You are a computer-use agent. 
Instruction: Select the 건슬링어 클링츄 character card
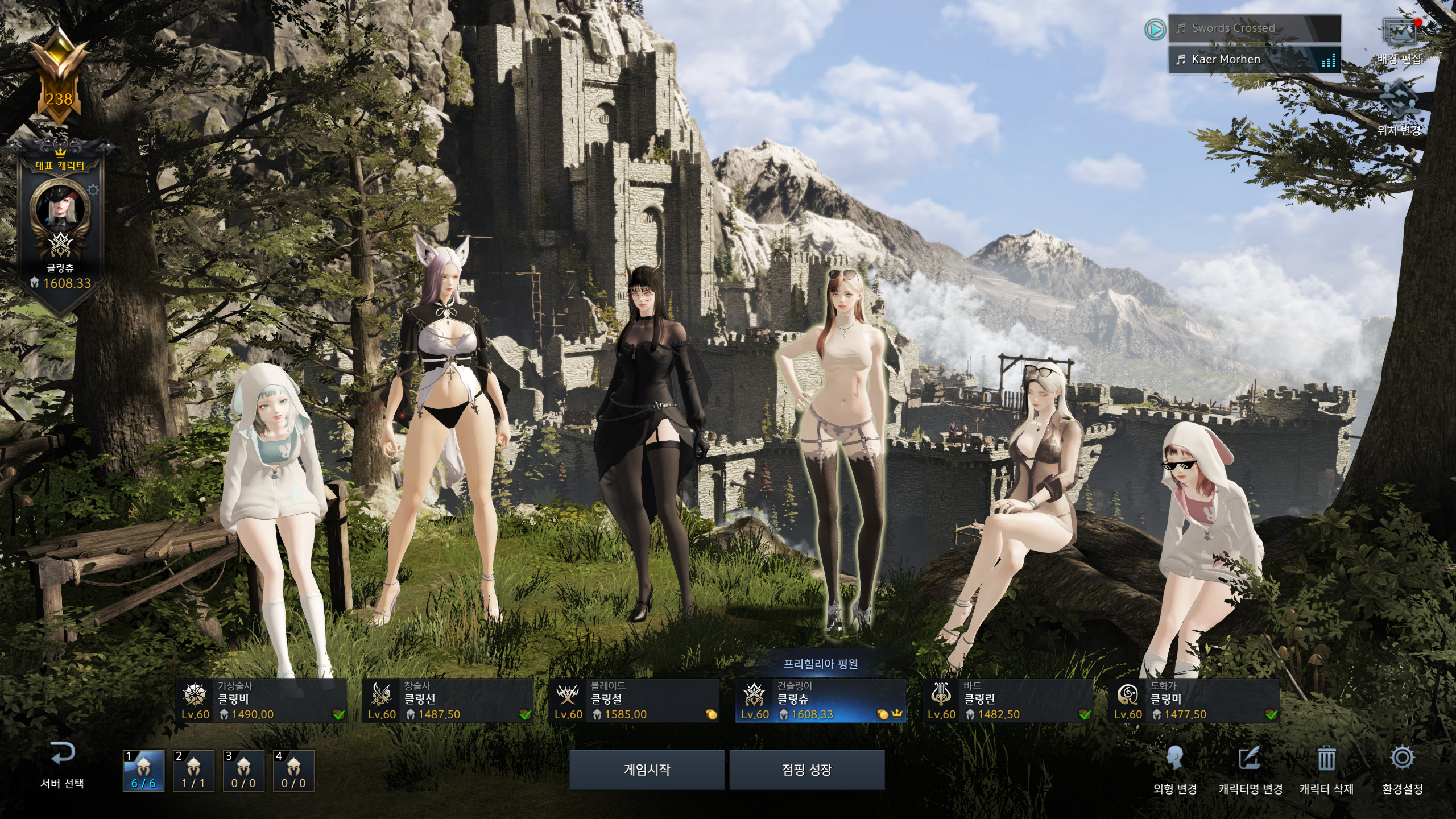(x=820, y=701)
